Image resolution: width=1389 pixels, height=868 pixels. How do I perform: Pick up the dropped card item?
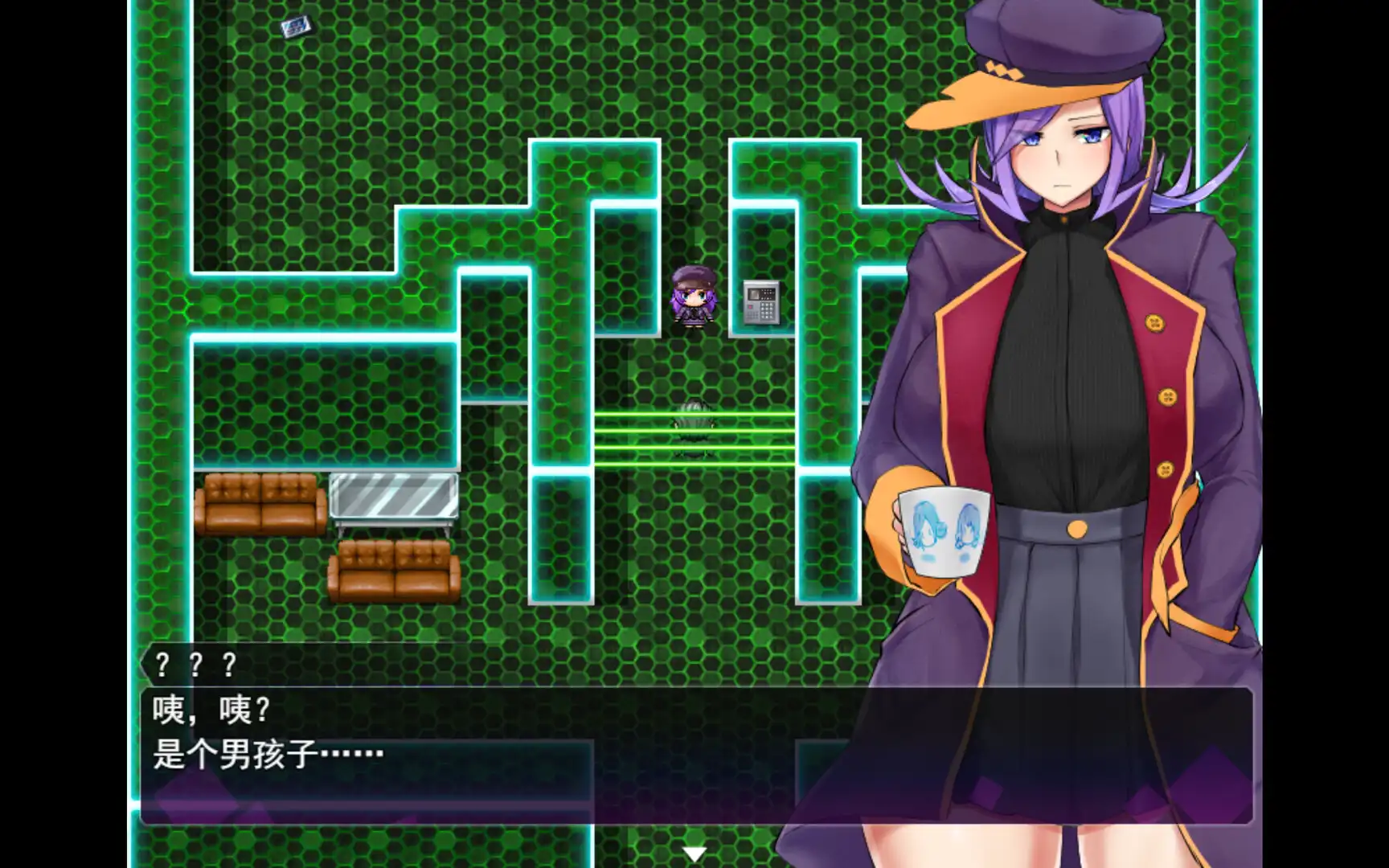tap(294, 27)
